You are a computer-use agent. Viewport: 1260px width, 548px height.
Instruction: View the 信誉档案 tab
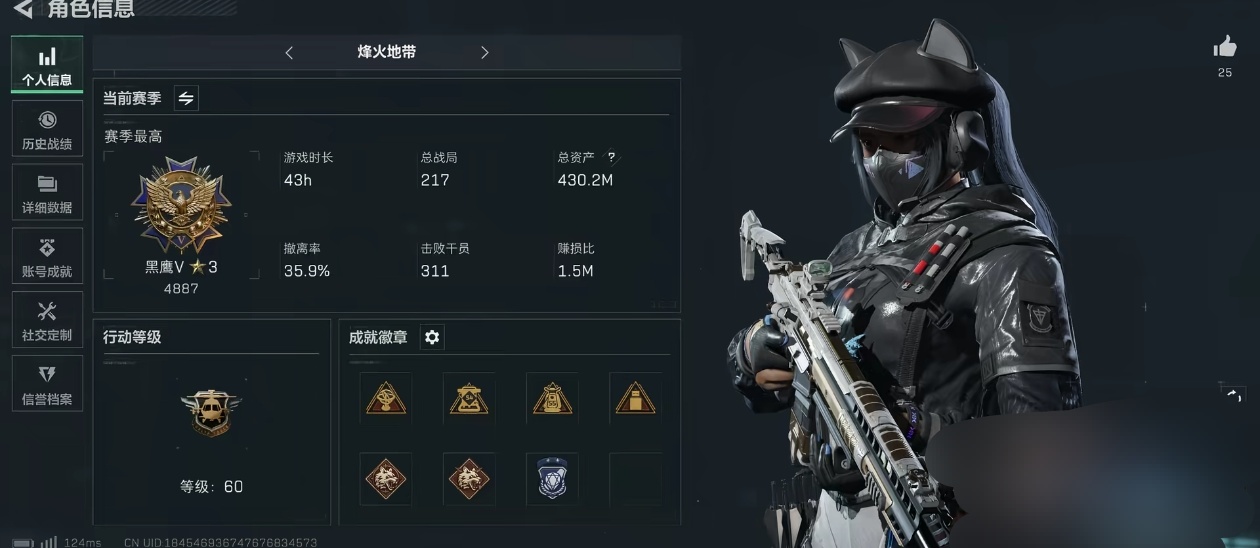click(47, 385)
